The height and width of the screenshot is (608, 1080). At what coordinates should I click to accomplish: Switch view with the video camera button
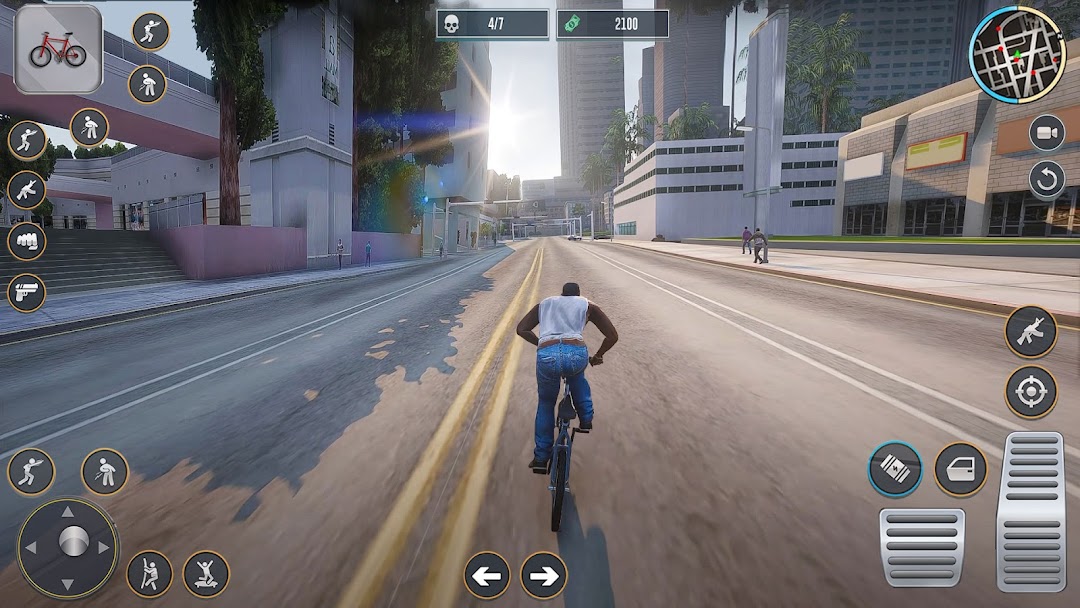(1047, 133)
